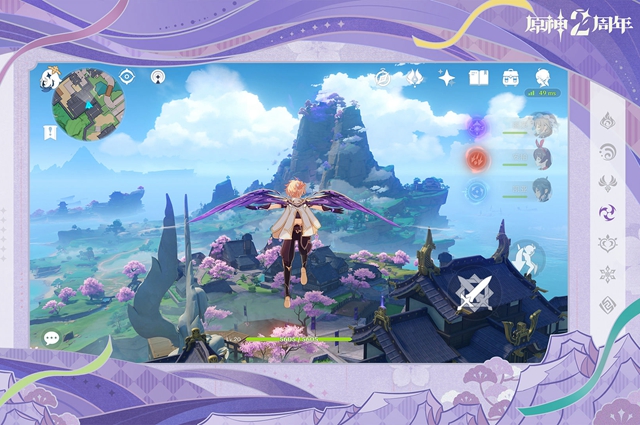The width and height of the screenshot is (640, 425).
Task: Switch to the party member with the red Pyro icon
Action: point(478,158)
